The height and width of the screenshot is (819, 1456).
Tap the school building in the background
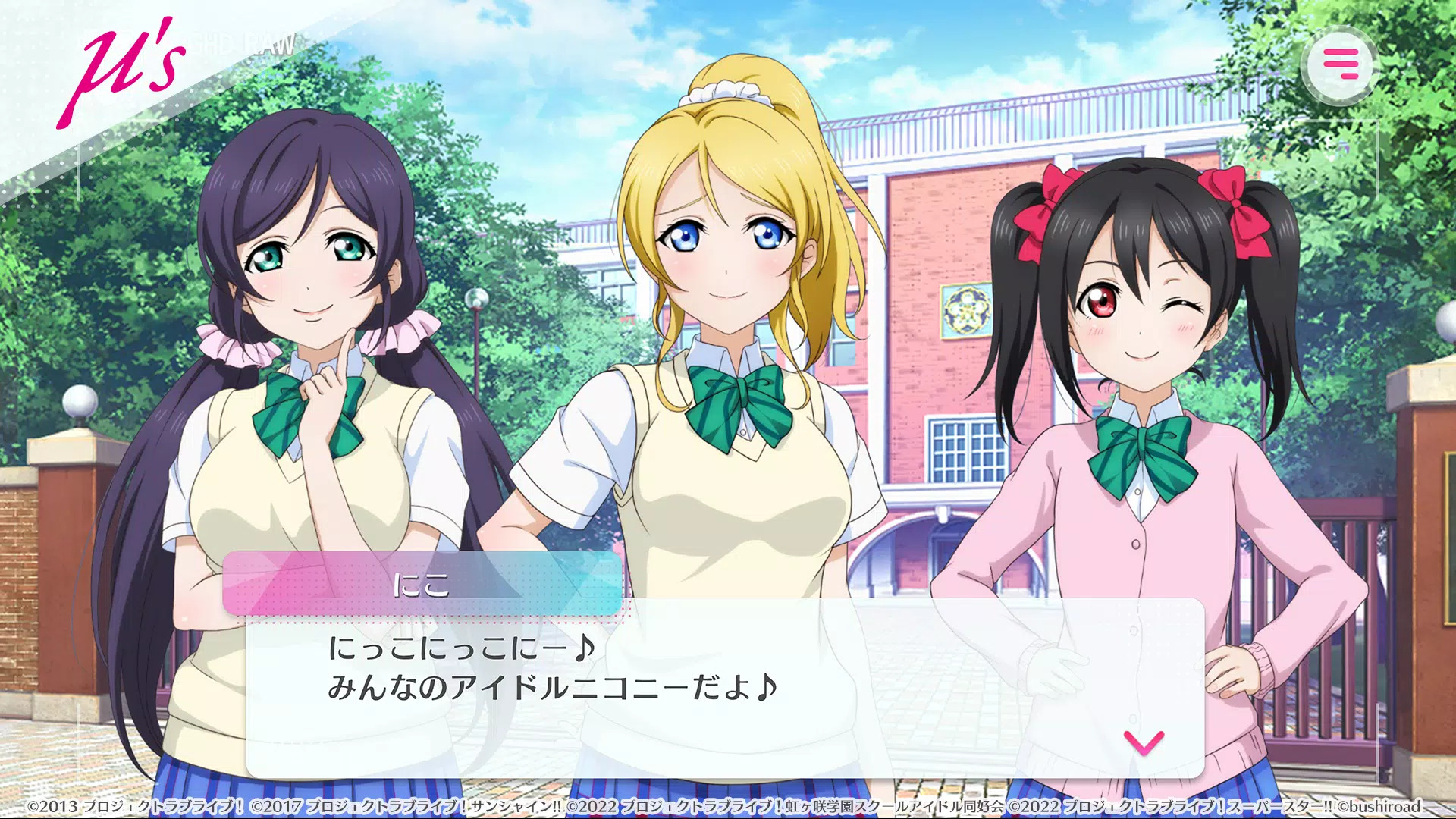point(933,227)
